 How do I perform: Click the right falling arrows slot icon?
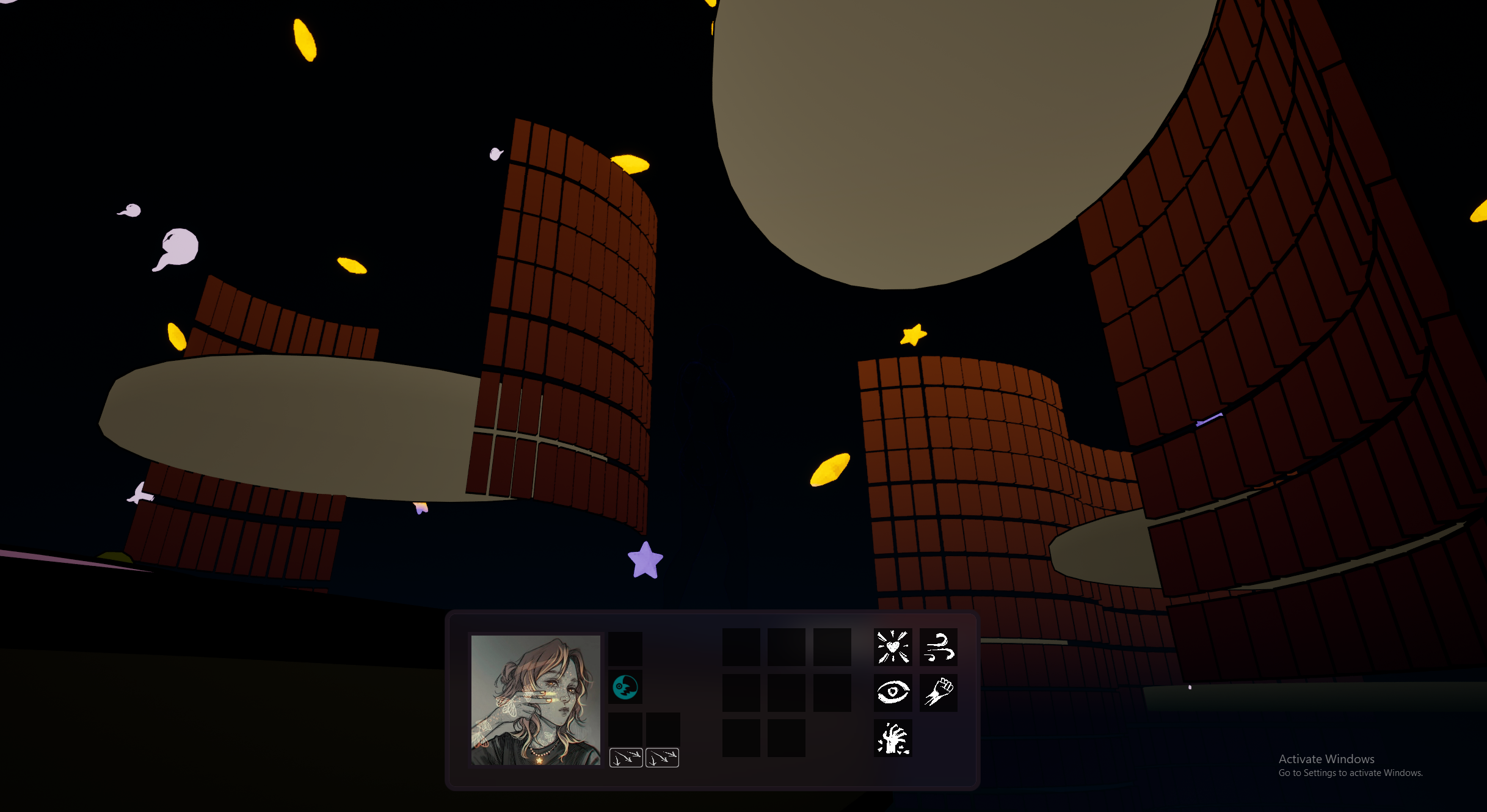click(x=662, y=757)
